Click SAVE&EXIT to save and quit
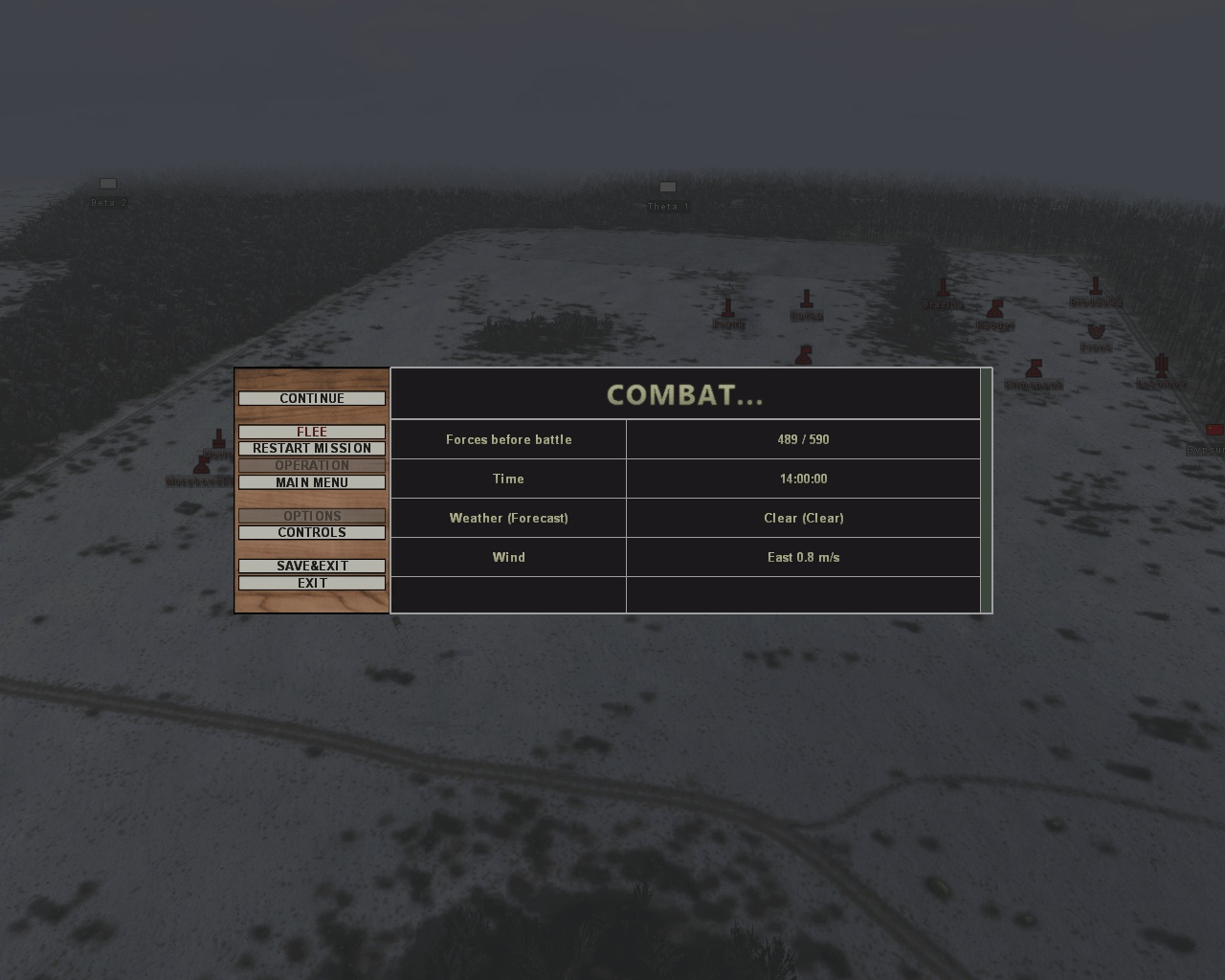This screenshot has width=1225, height=980. click(x=312, y=566)
